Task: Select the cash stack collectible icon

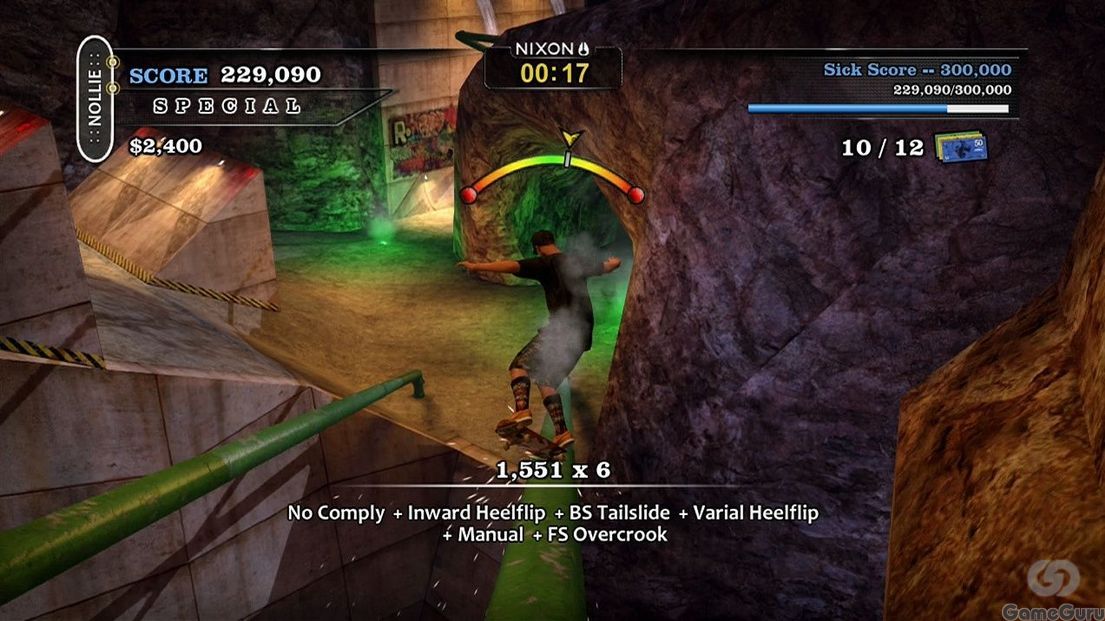Action: 961,147
